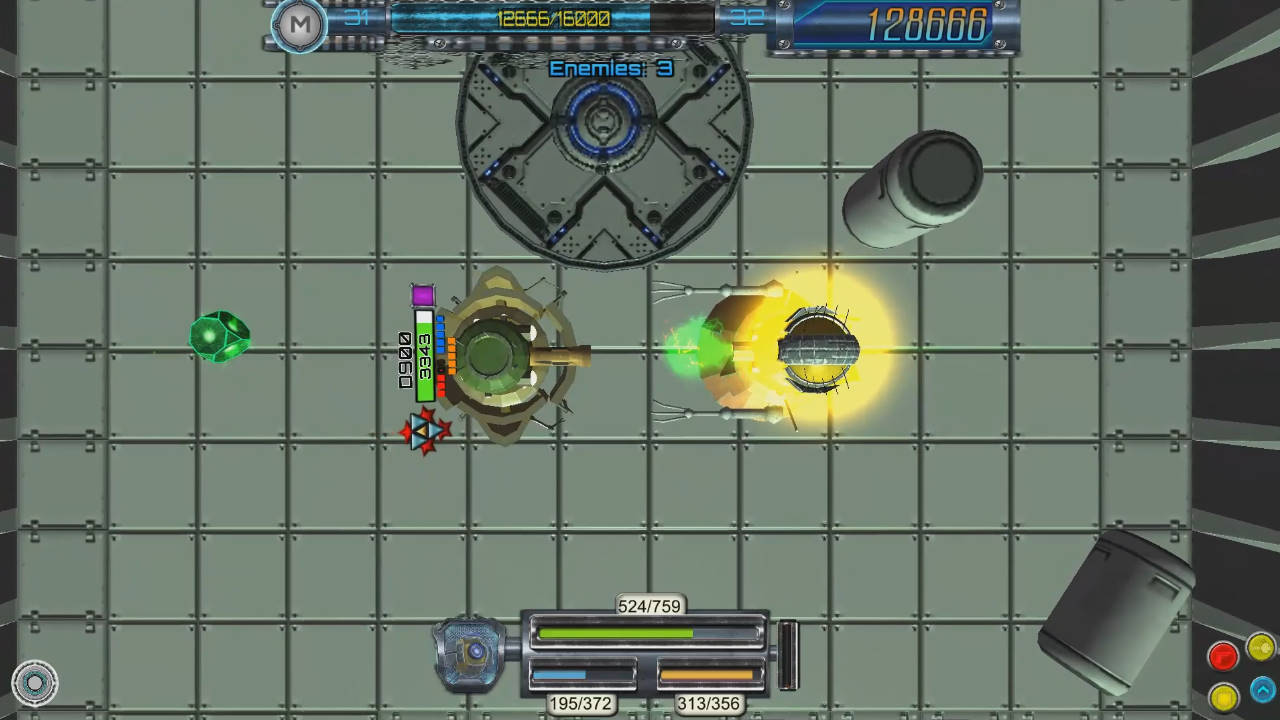Activate the blue chevron-up button
The width and height of the screenshot is (1280, 720).
tap(1262, 688)
